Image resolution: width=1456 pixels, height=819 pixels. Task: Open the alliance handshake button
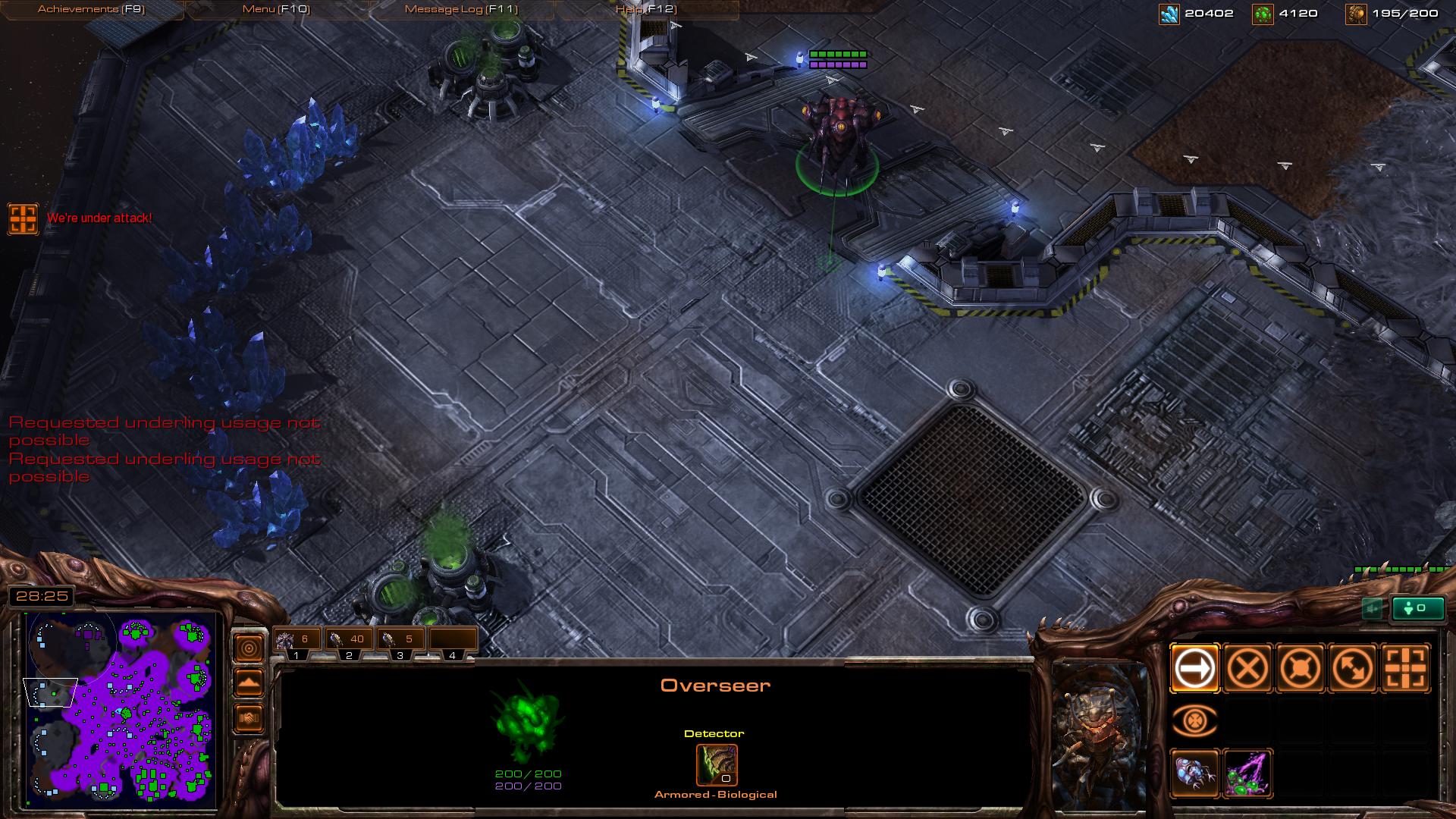[249, 717]
